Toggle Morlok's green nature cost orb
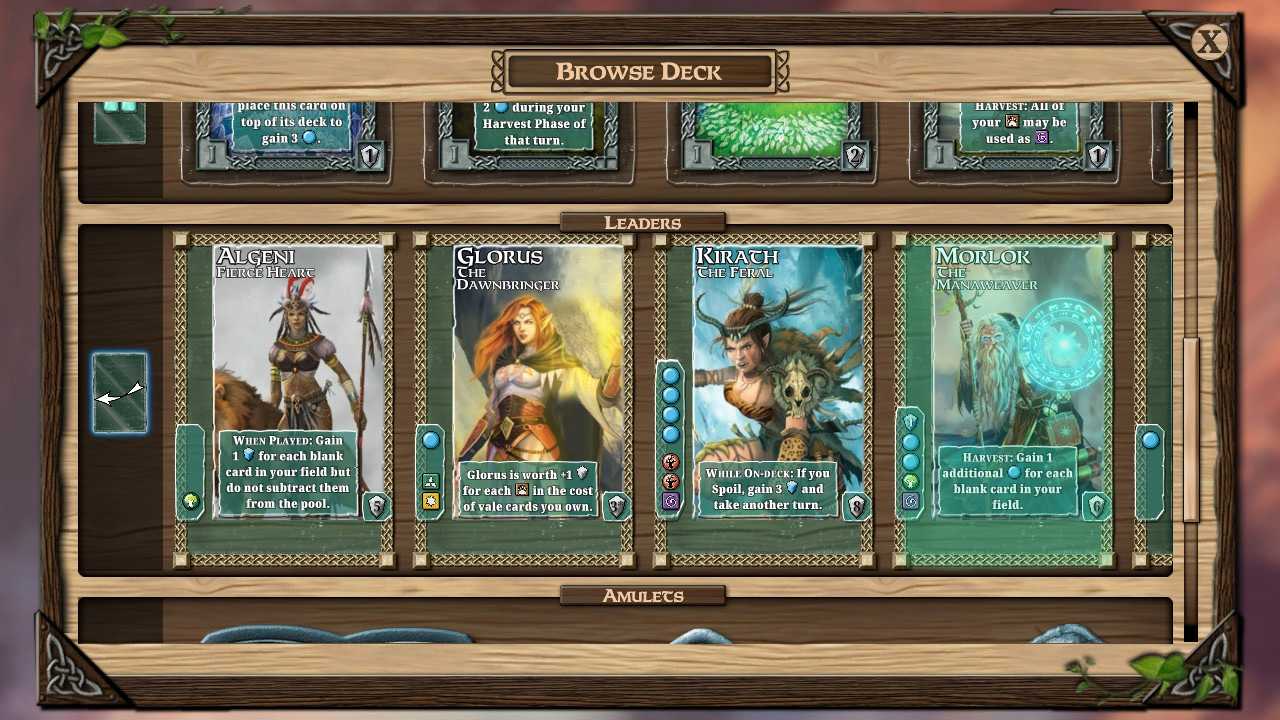 click(x=910, y=481)
